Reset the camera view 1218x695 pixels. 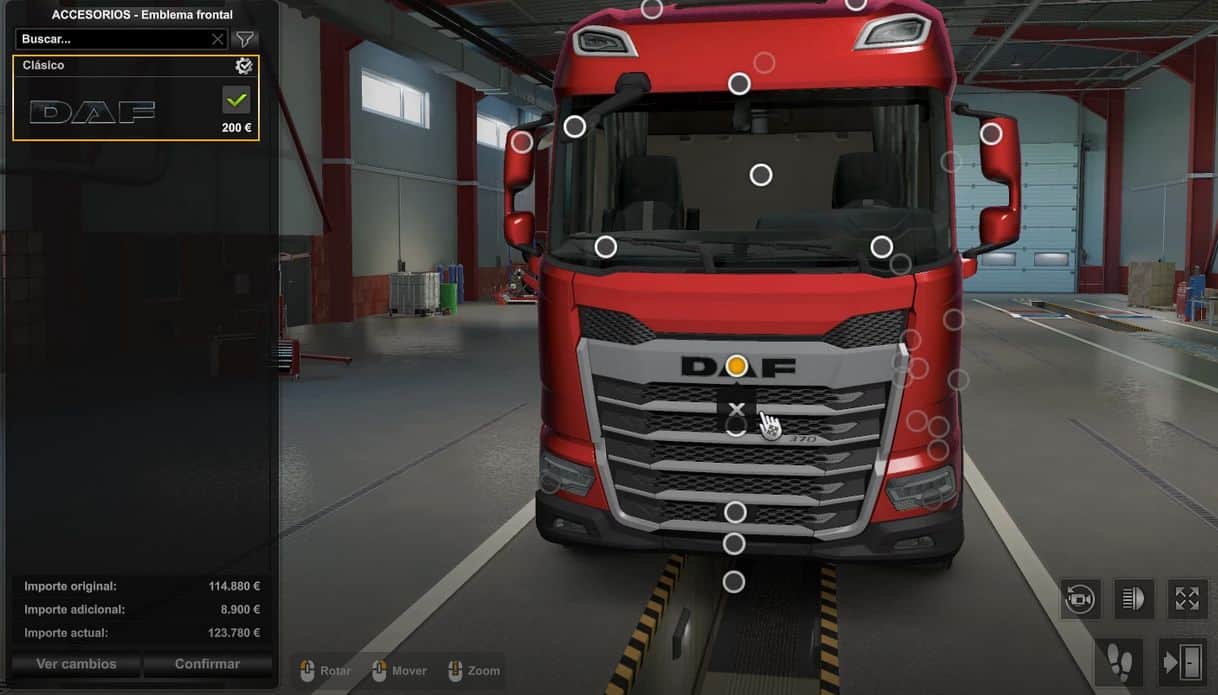pos(1080,599)
